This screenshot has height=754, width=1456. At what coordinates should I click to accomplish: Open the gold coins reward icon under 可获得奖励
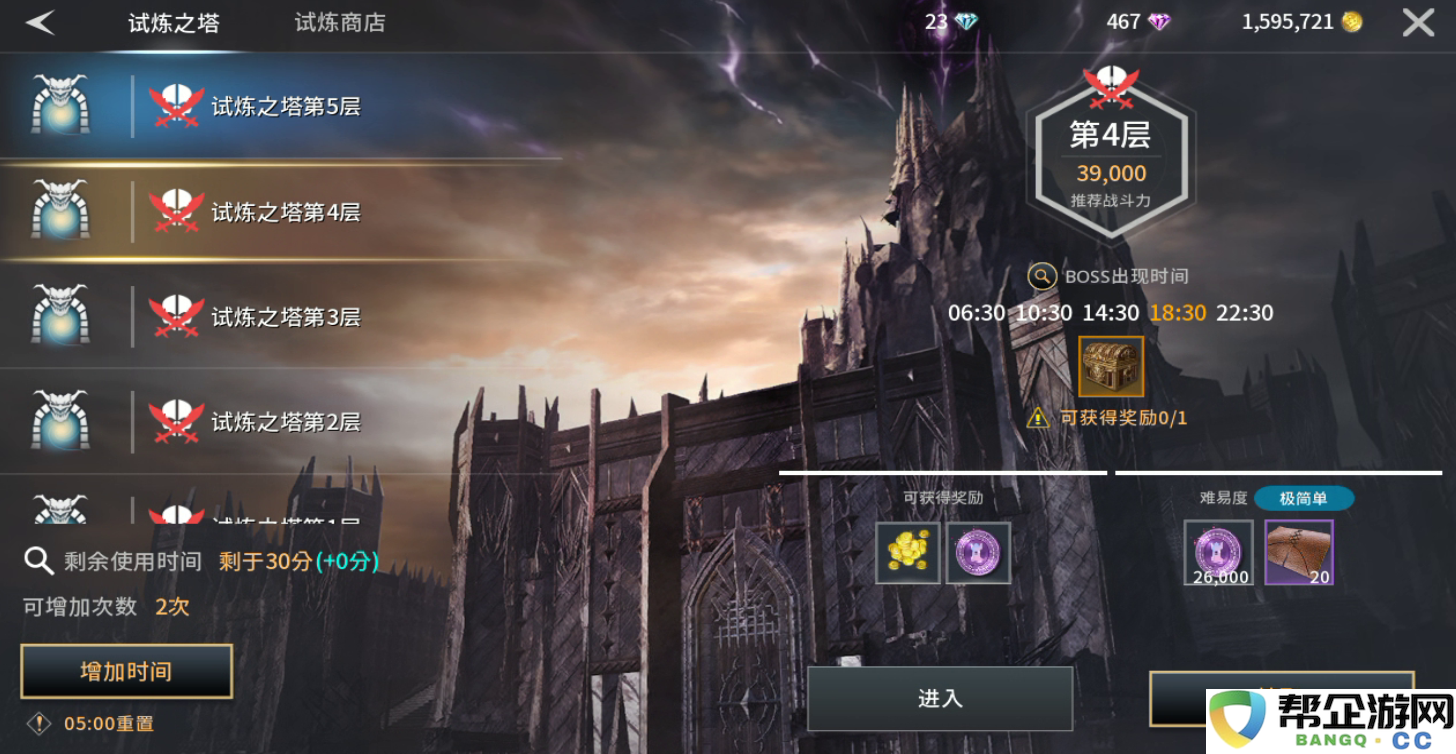[x=908, y=551]
